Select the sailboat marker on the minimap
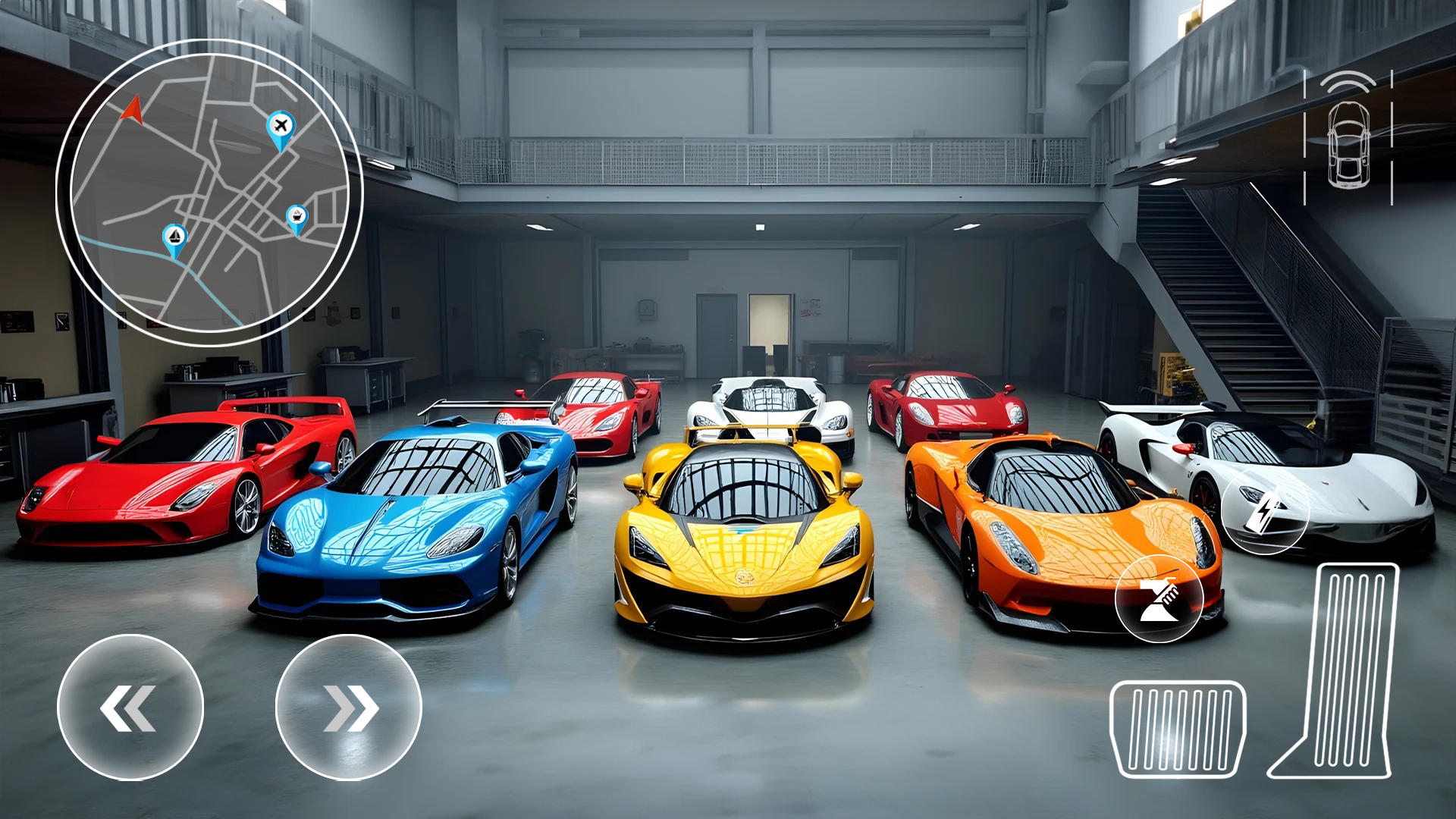 click(x=175, y=237)
